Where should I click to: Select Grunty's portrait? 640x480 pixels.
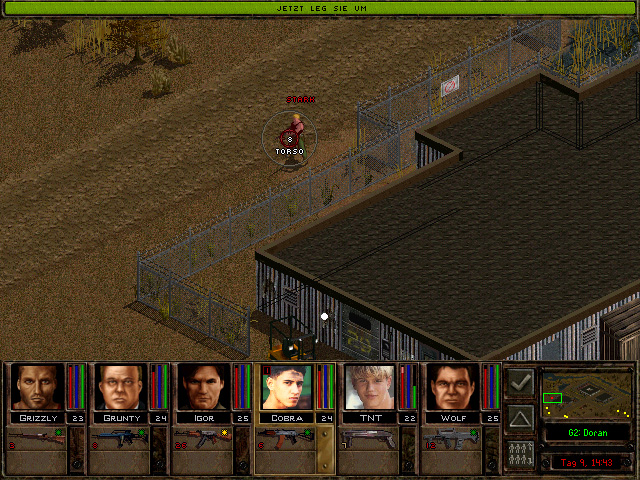tap(121, 386)
